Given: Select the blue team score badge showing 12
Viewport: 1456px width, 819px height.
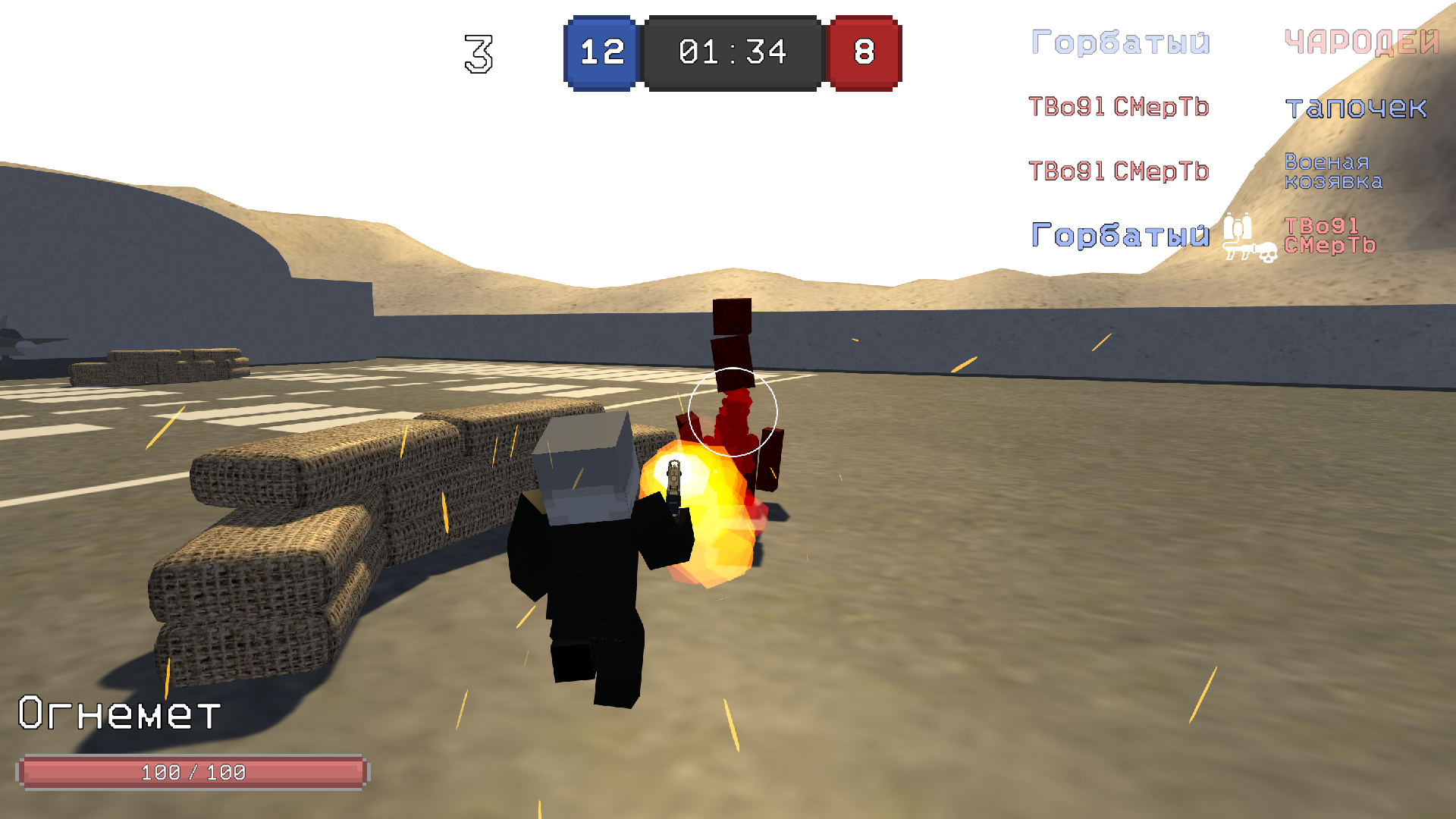Looking at the screenshot, I should (x=600, y=52).
